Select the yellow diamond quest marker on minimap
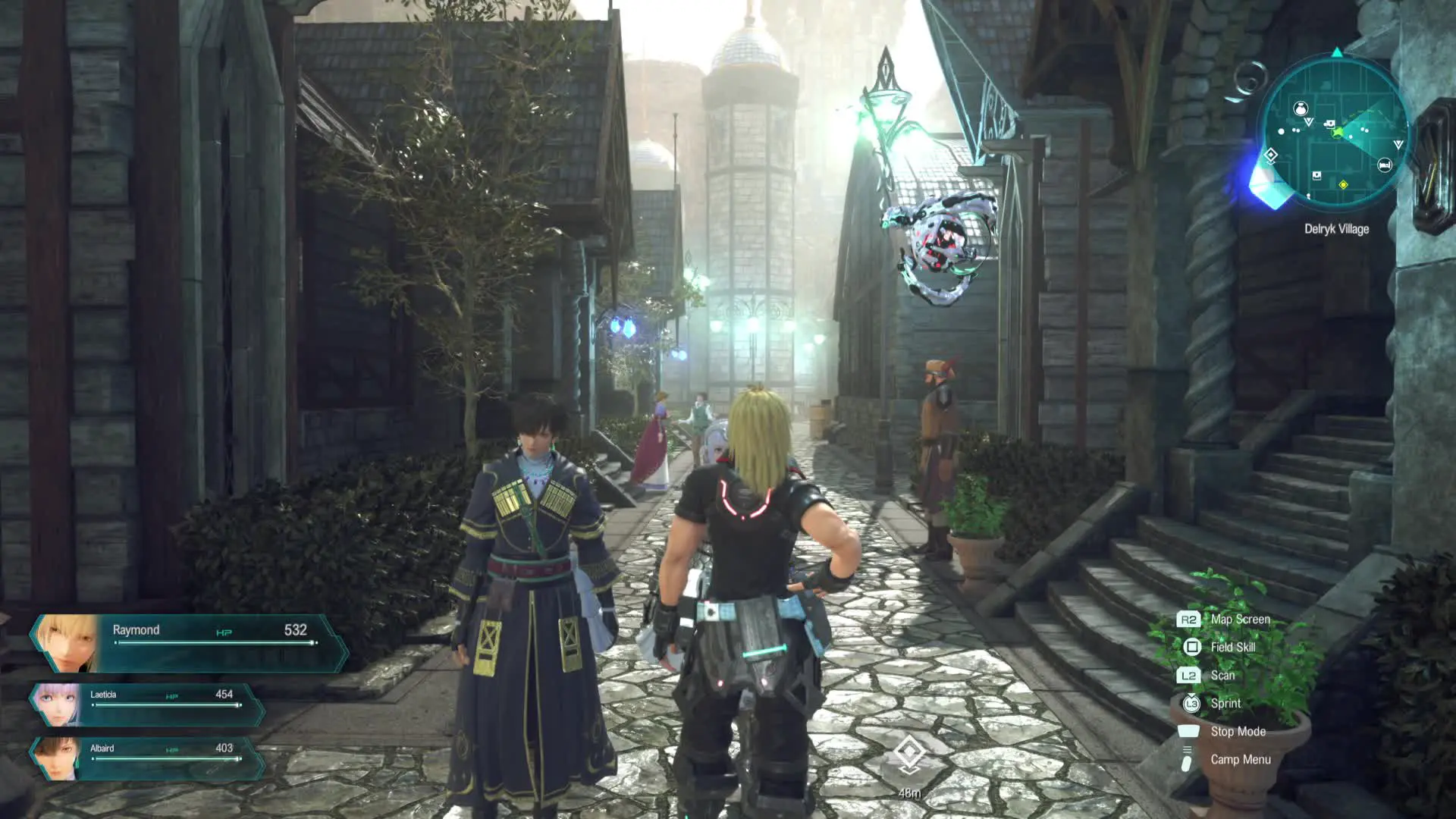Screen dimensions: 1456x819 (1343, 184)
